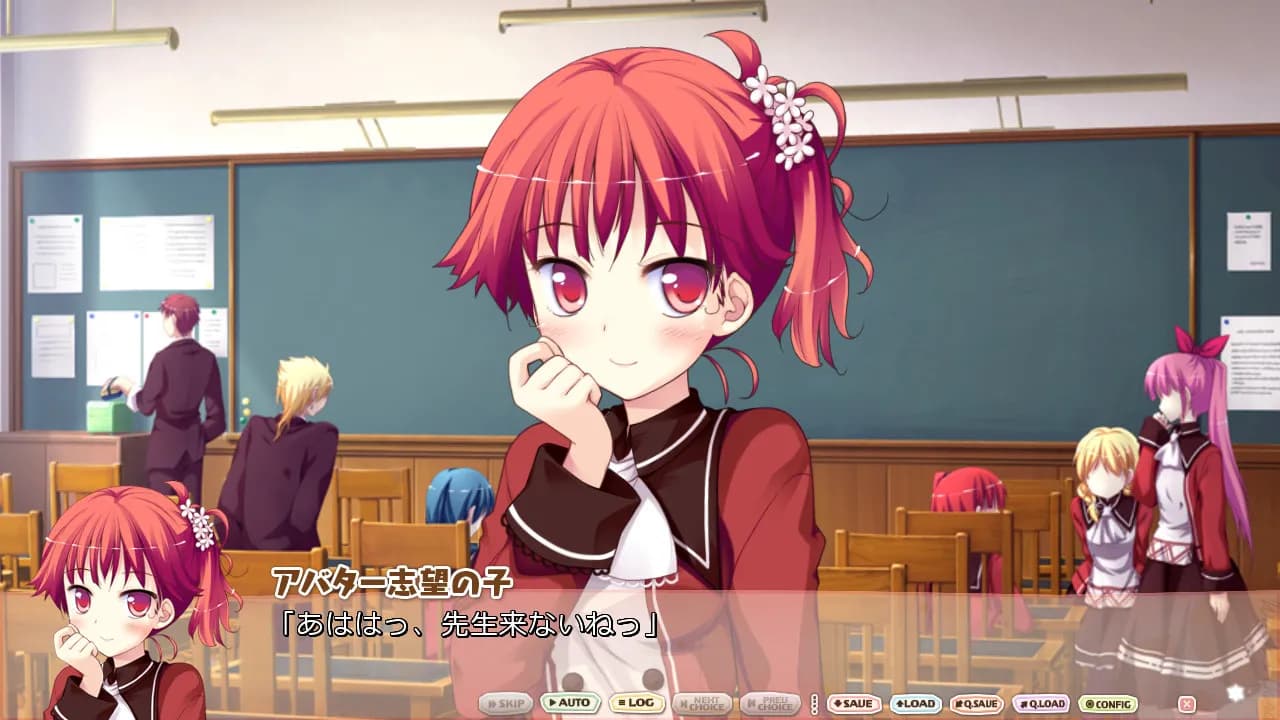The height and width of the screenshot is (720, 1280).
Task: Click the ▶ play icon on the AUTO button
Action: [x=553, y=703]
